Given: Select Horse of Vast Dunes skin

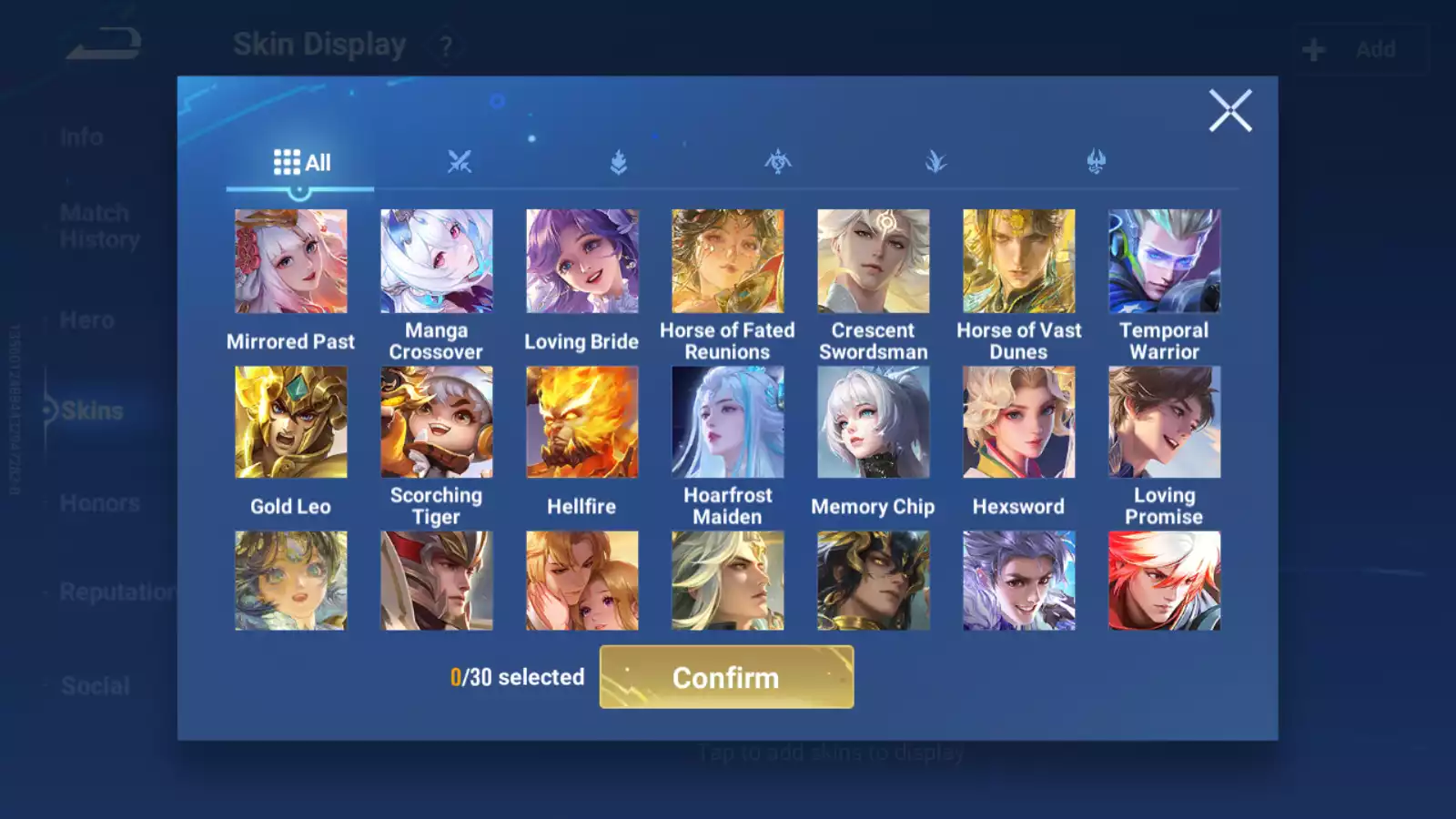Looking at the screenshot, I should pos(1019,261).
